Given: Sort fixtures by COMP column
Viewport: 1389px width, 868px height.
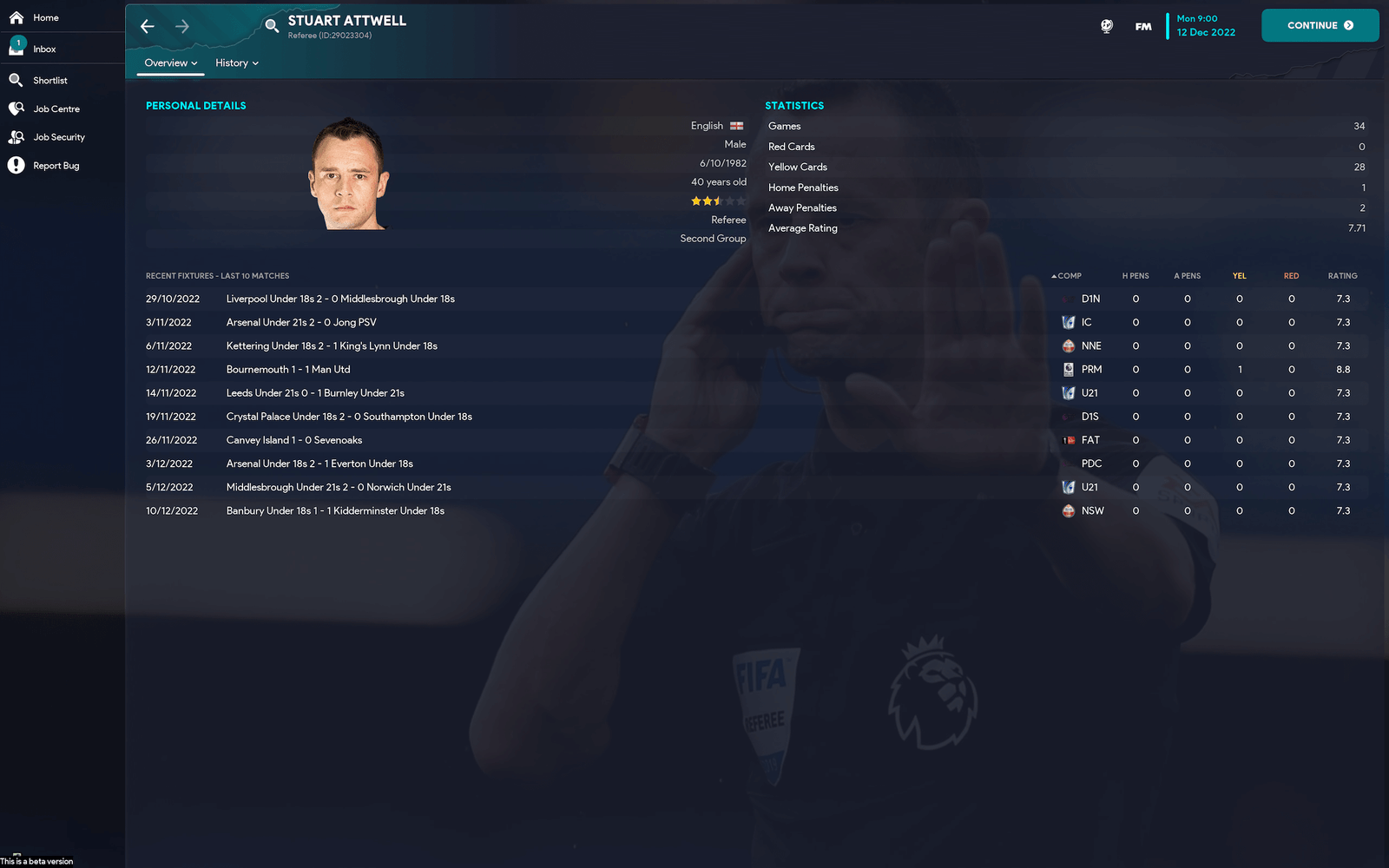Looking at the screenshot, I should pyautogui.click(x=1069, y=276).
